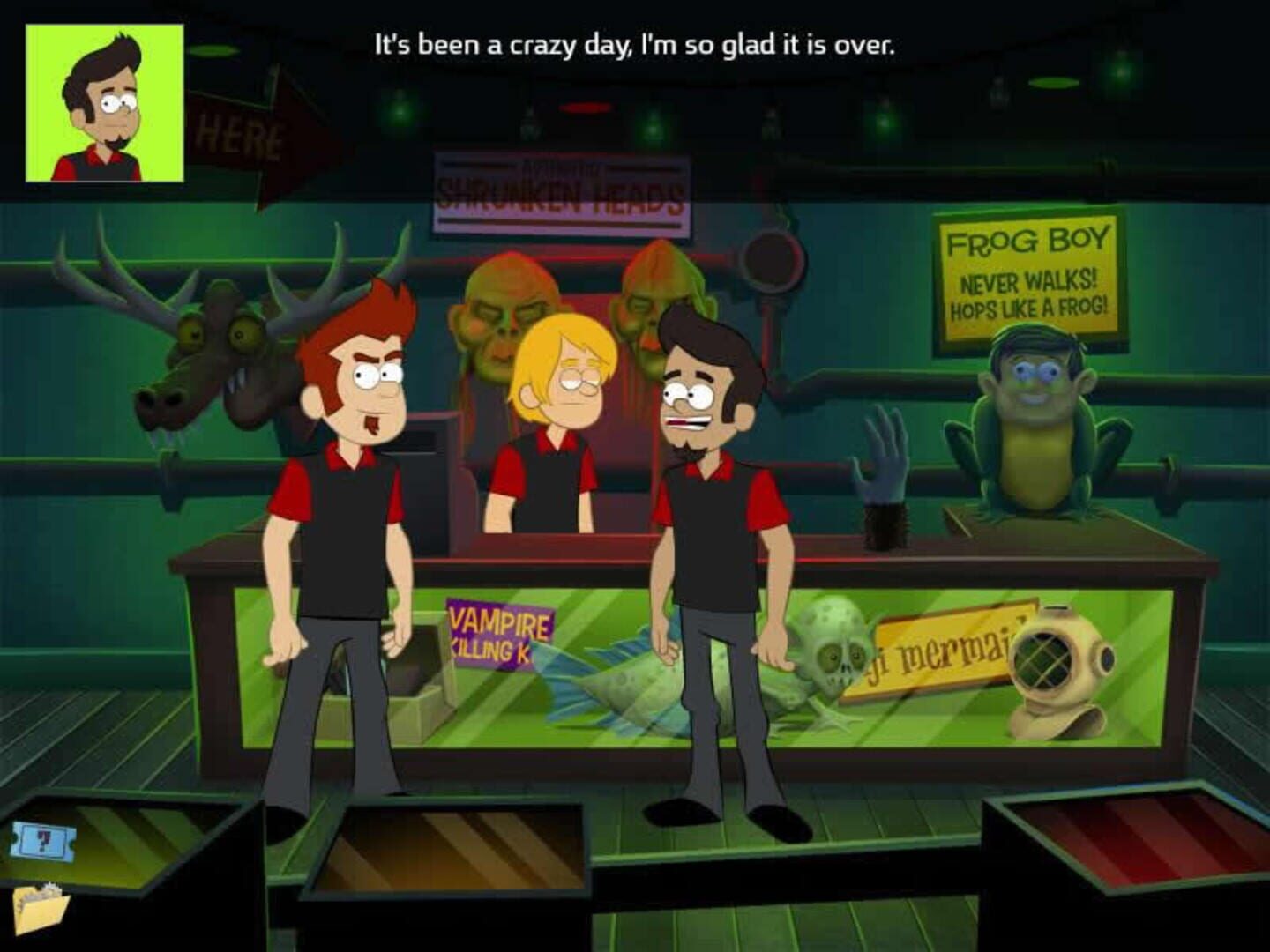
Task: Talk to the red-haired clerk
Action: (x=353, y=529)
